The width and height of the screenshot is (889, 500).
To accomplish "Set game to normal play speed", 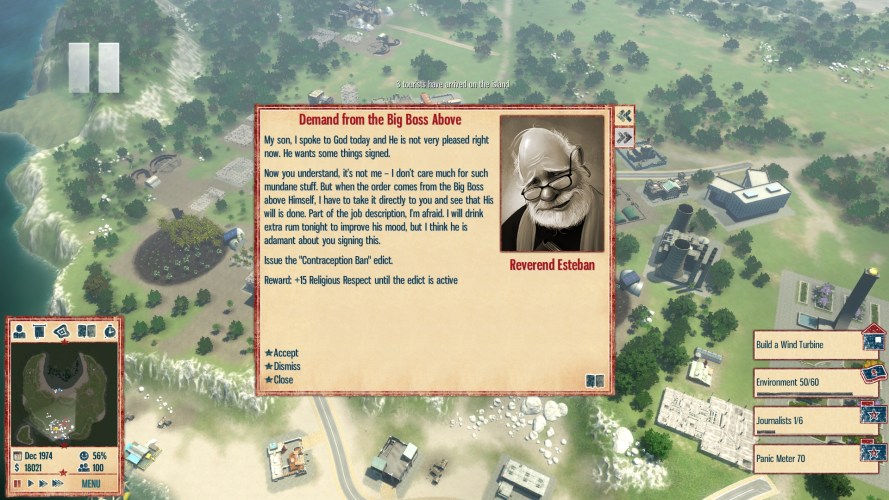I will point(29,483).
